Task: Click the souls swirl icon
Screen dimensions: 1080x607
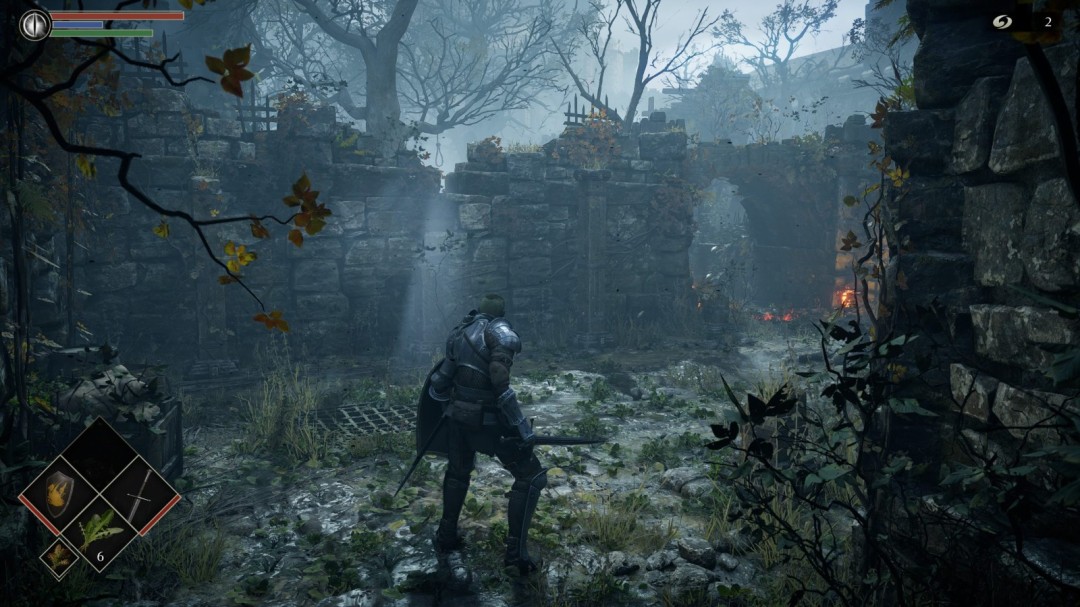Action: 1002,22
